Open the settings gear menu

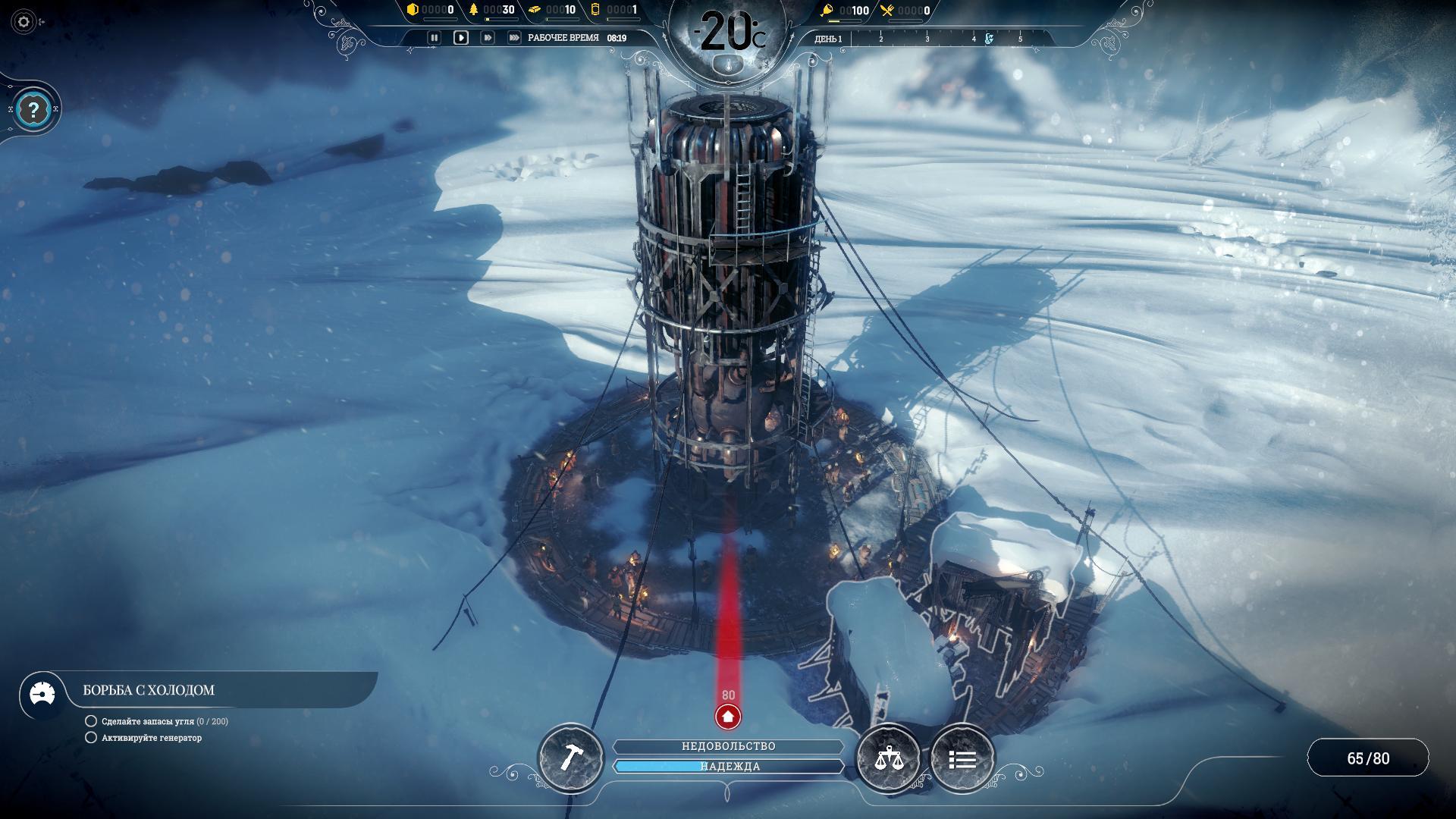[24, 22]
